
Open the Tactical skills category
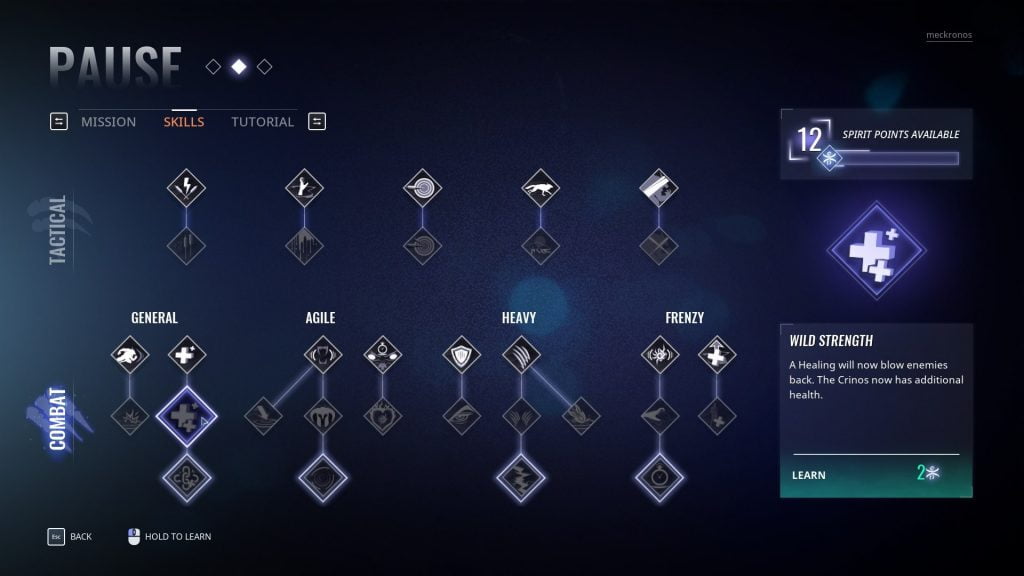pos(57,229)
